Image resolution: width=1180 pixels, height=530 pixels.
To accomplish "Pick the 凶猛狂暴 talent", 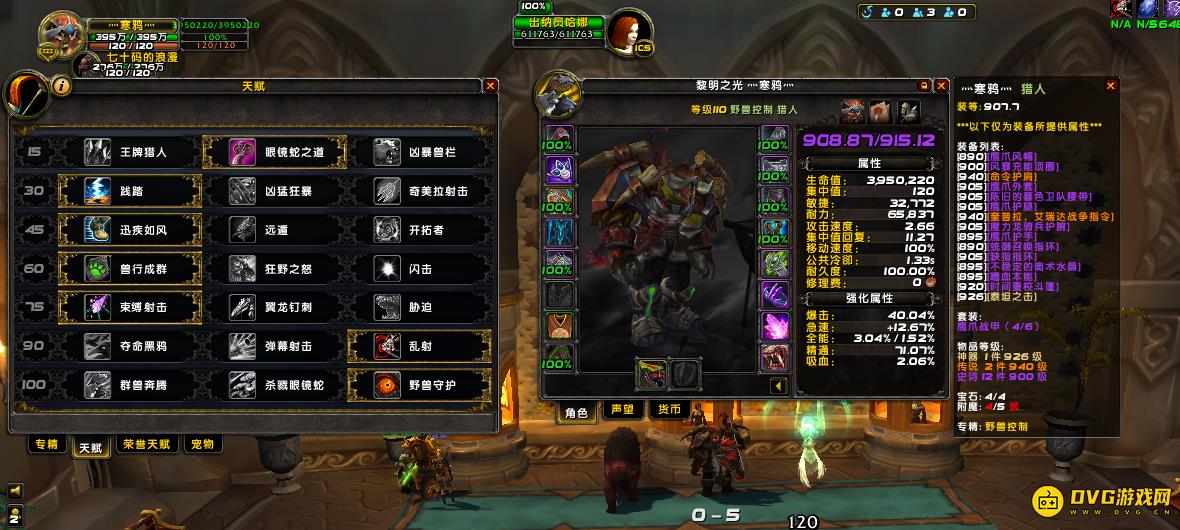I will coord(274,190).
